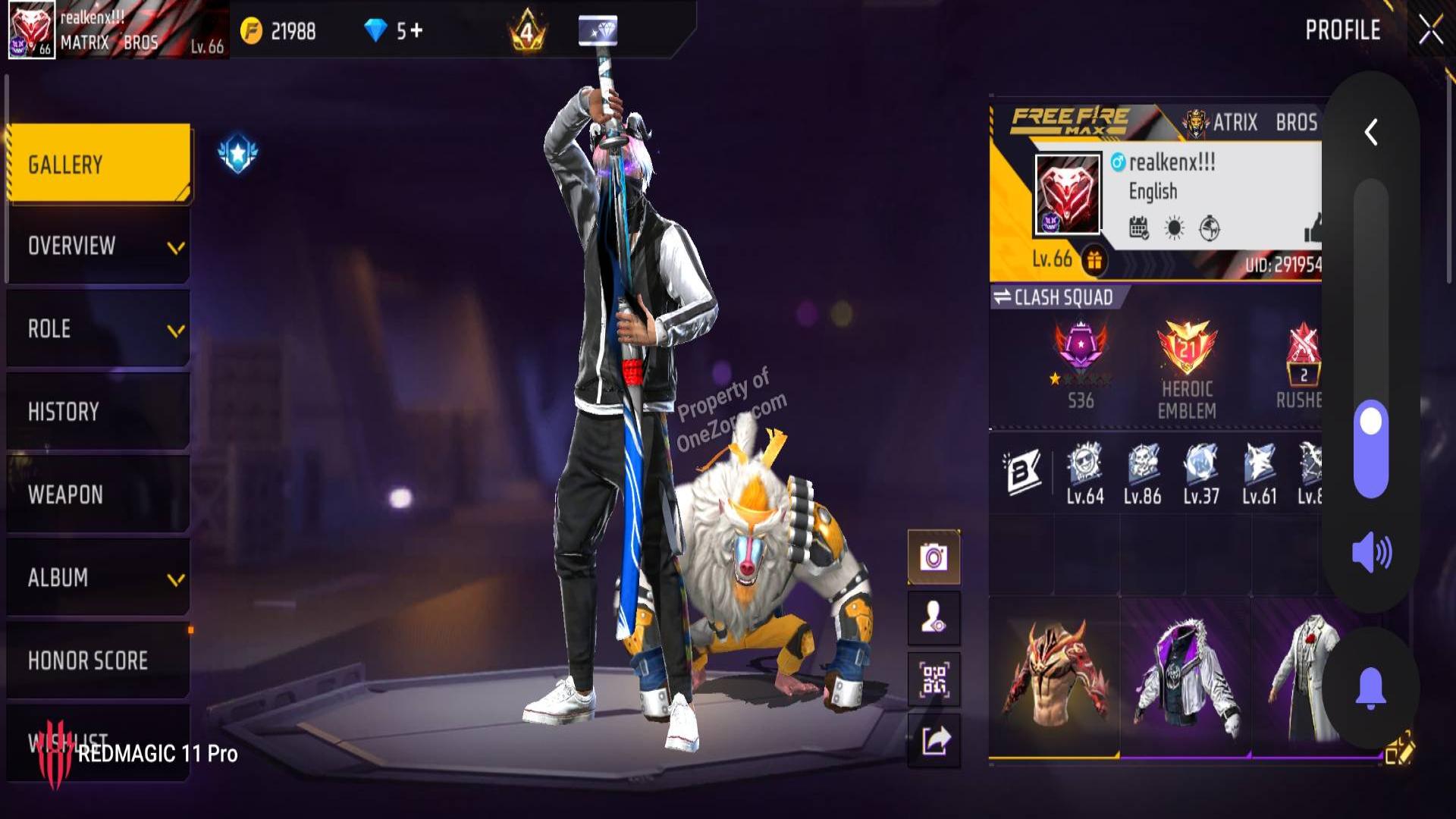Expand the Album section
Screen dimensions: 1456x819
pyautogui.click(x=99, y=578)
